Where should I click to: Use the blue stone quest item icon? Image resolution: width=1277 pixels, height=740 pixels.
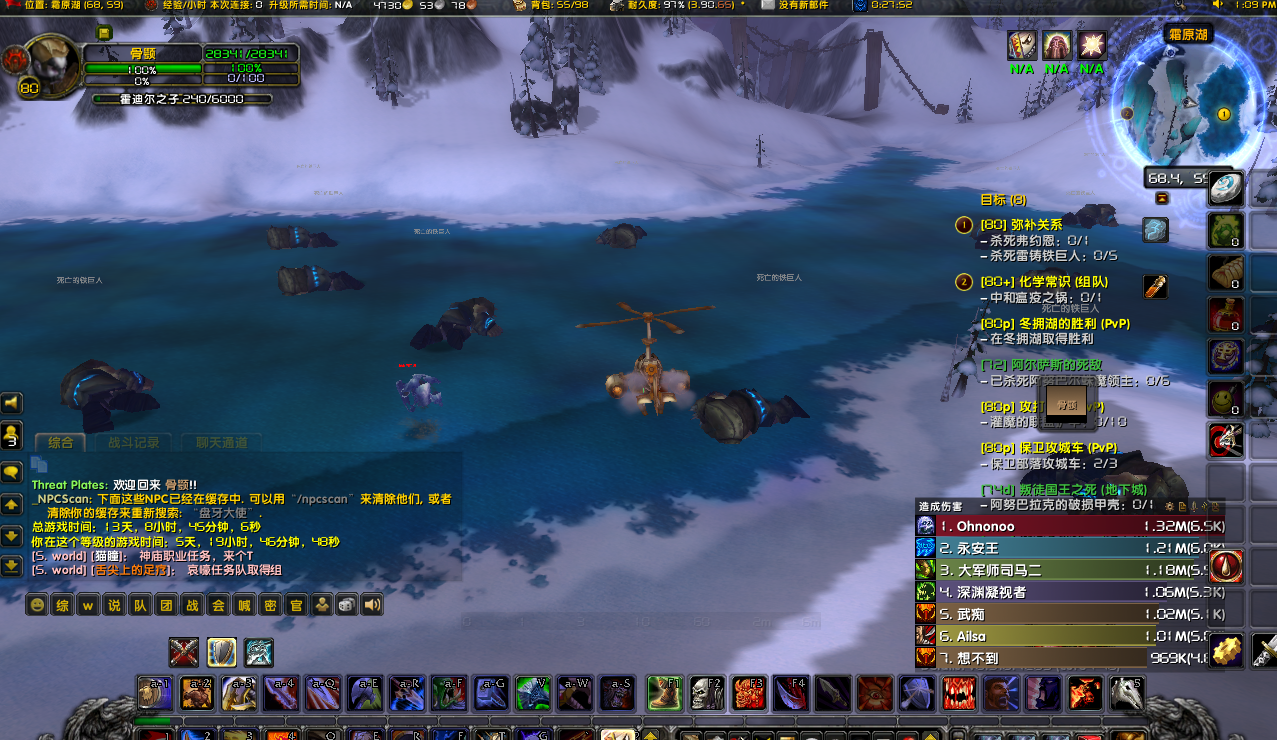point(1155,230)
